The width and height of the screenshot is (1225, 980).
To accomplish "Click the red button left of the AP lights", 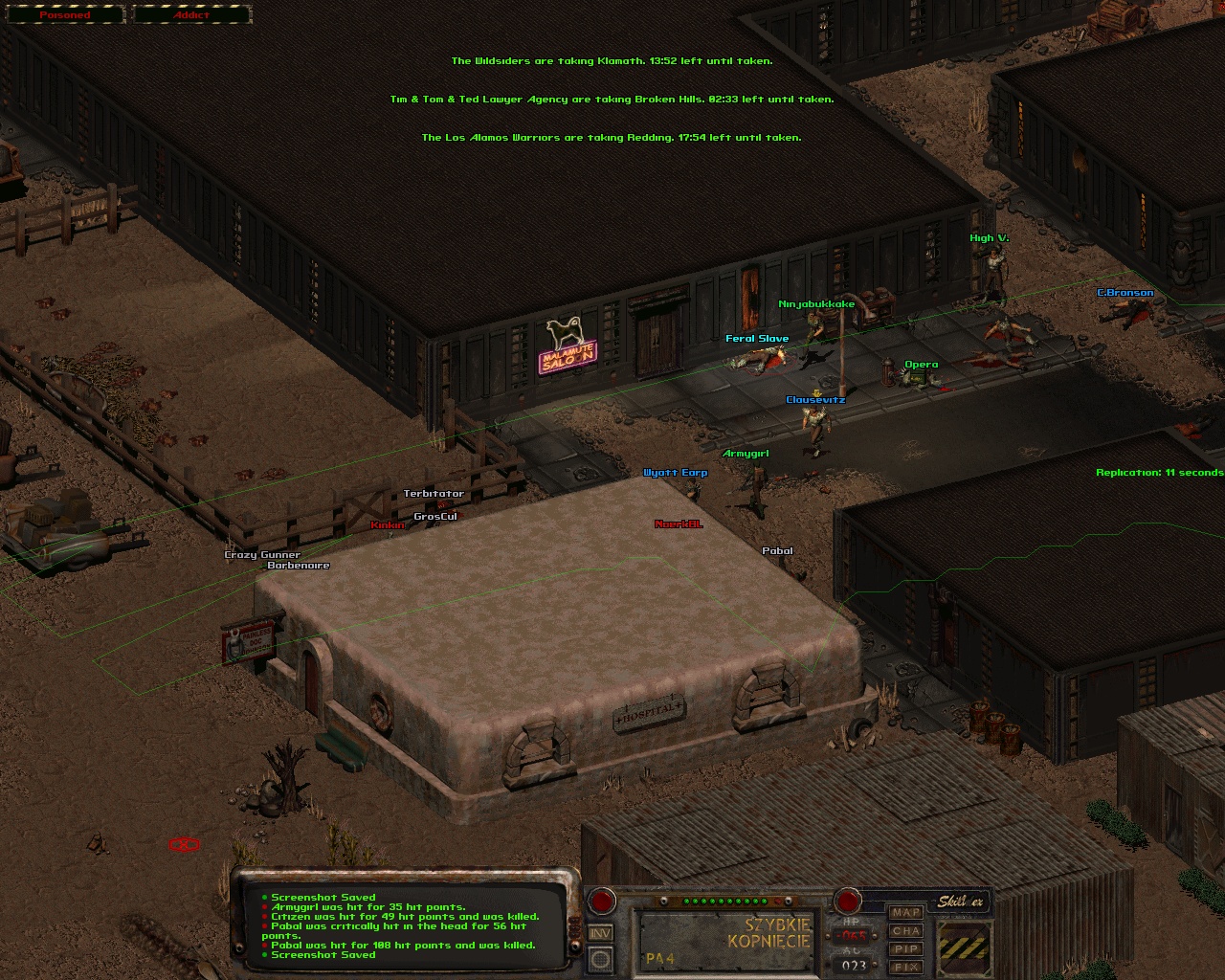I will pyautogui.click(x=601, y=901).
